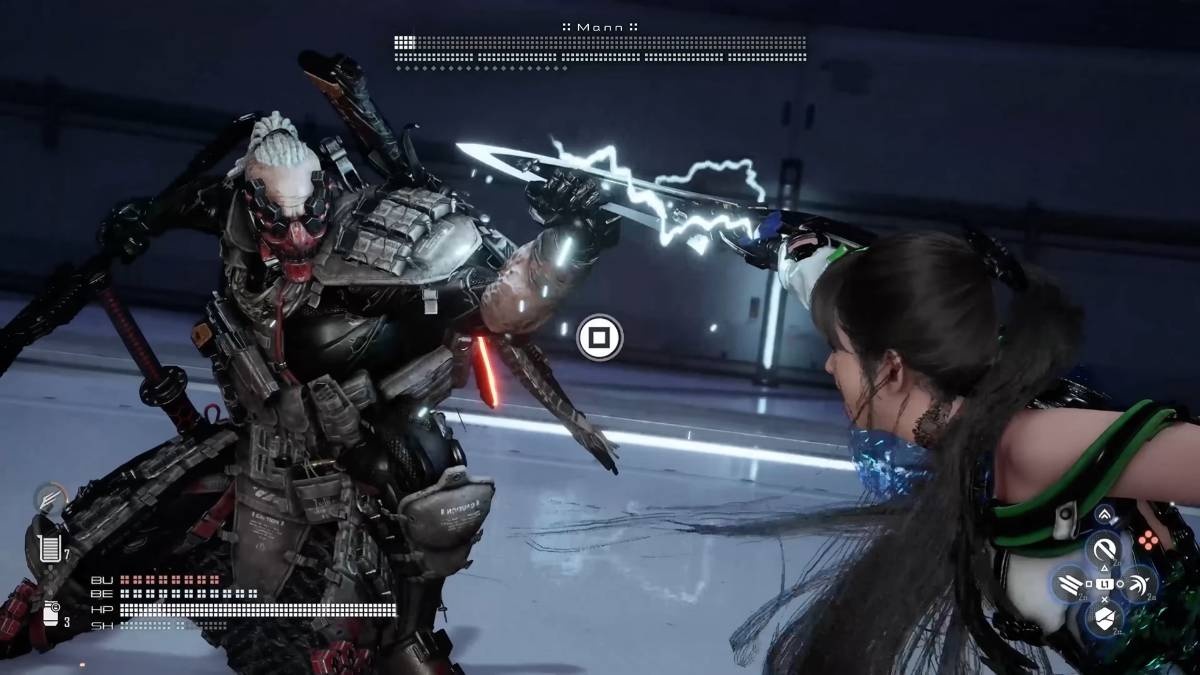Select the double-chevron icon above the skill wheel

pos(1104,515)
